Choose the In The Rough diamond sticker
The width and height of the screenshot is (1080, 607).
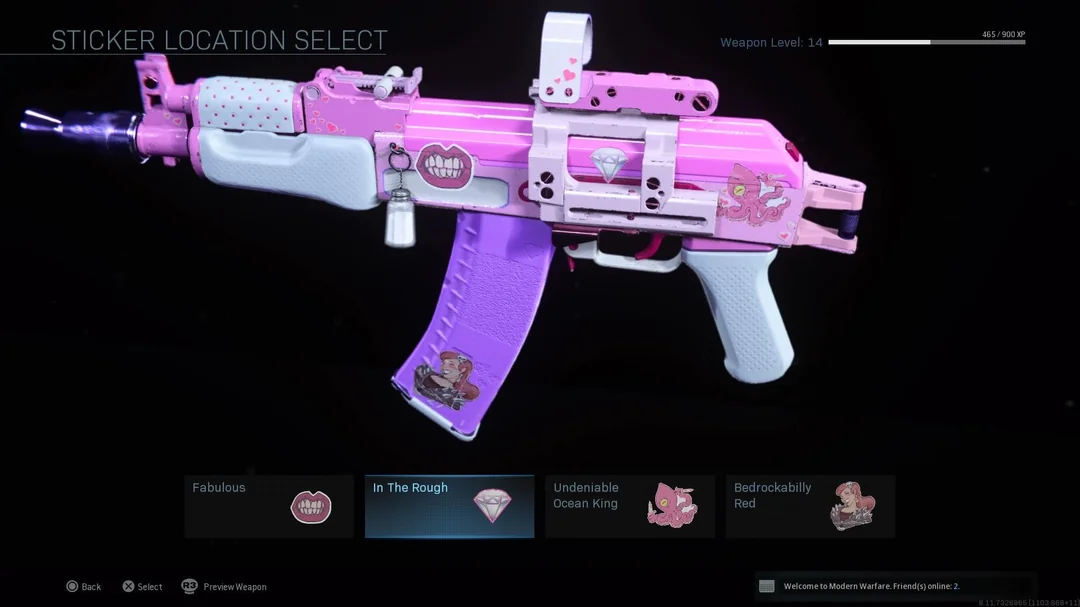tap(449, 506)
